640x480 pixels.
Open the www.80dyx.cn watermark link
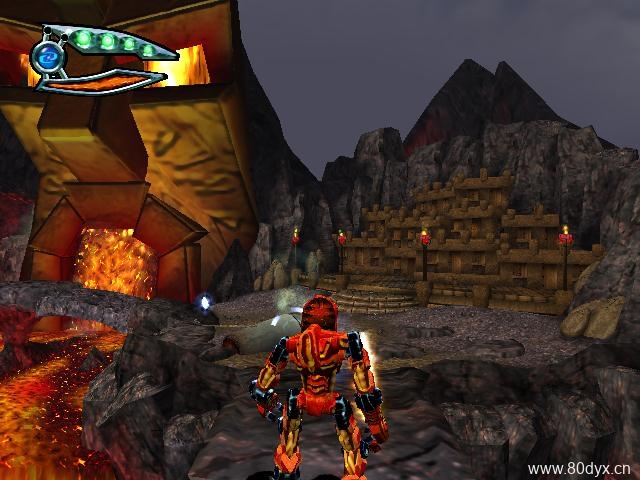tap(579, 468)
